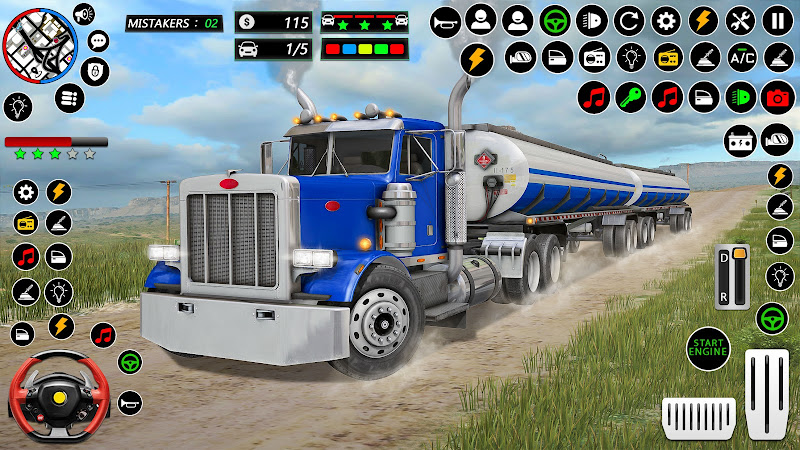
Task: Activate the green key ignition icon
Action: [630, 97]
